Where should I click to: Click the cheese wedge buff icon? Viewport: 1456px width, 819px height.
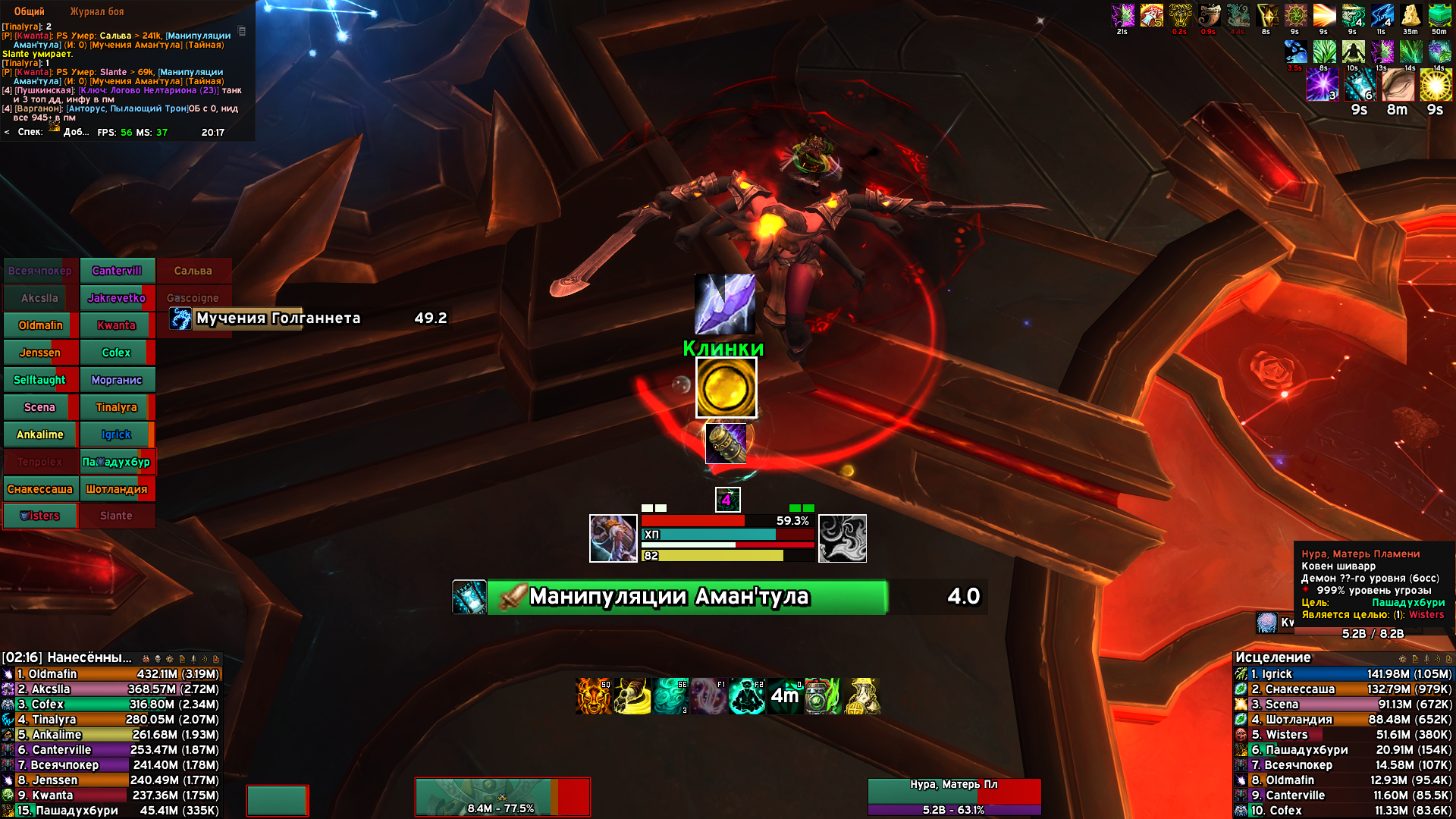1410,15
